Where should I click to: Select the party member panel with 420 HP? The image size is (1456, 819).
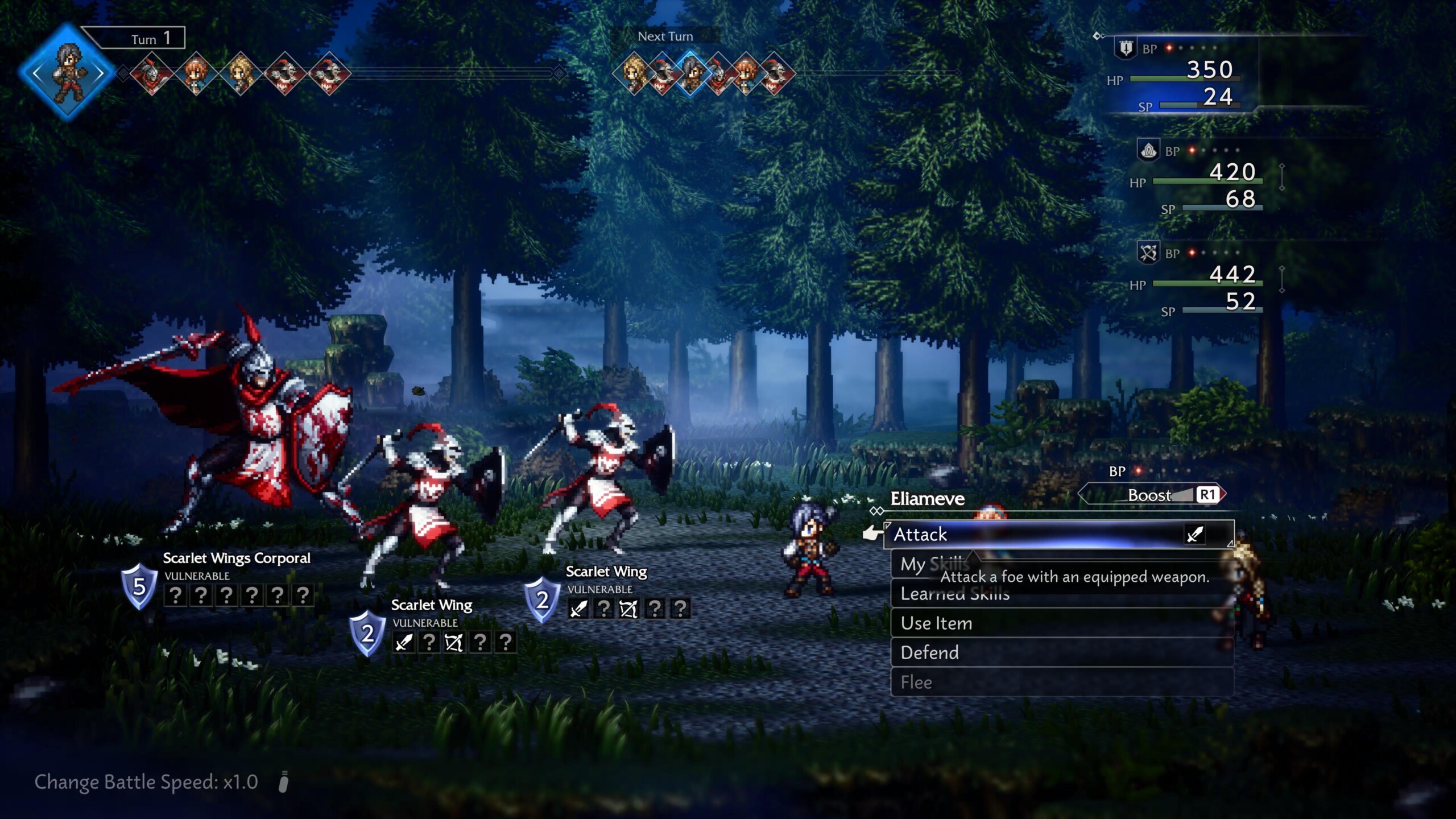pos(1200,178)
